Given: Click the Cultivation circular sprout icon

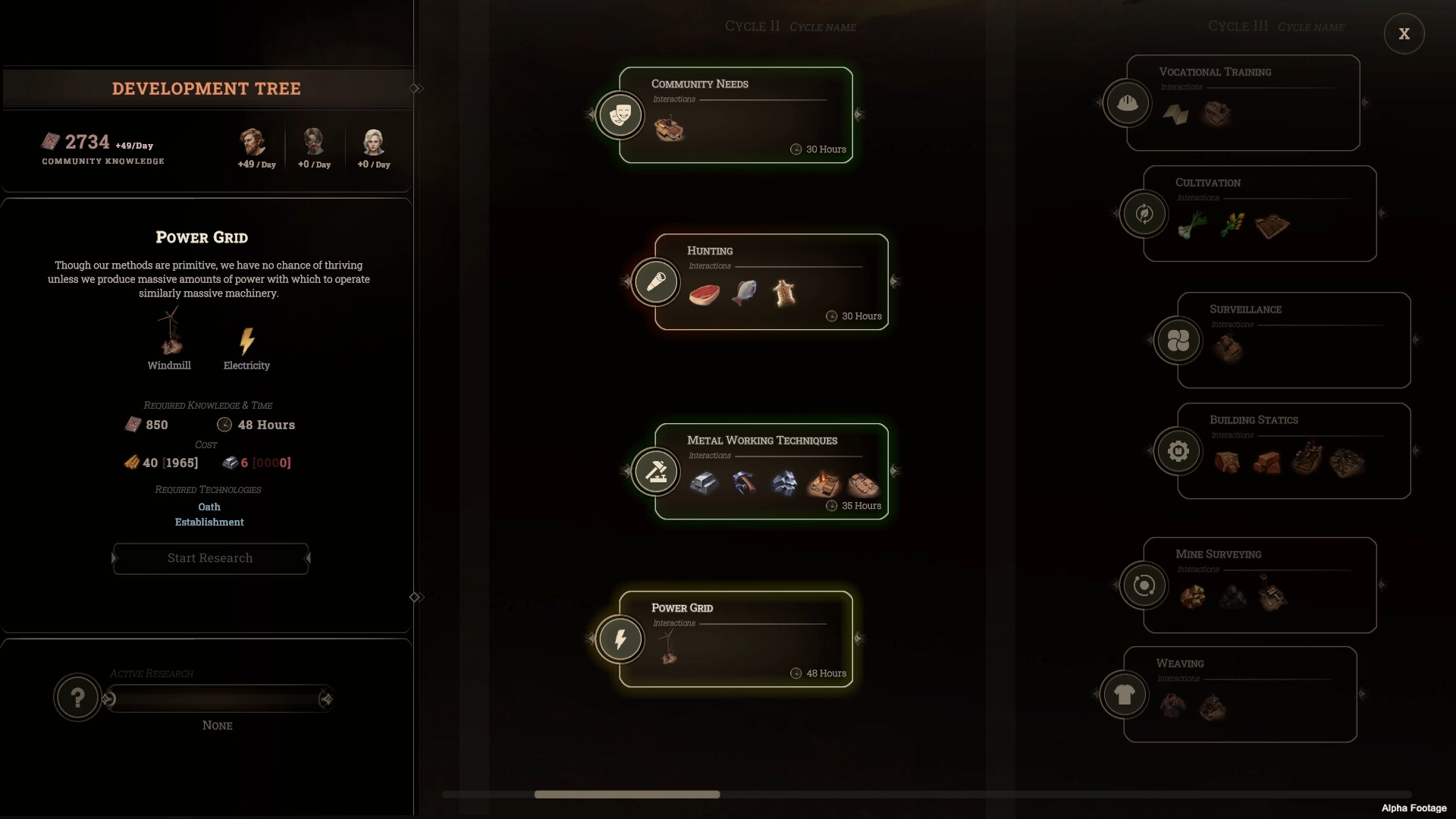Looking at the screenshot, I should [x=1144, y=214].
